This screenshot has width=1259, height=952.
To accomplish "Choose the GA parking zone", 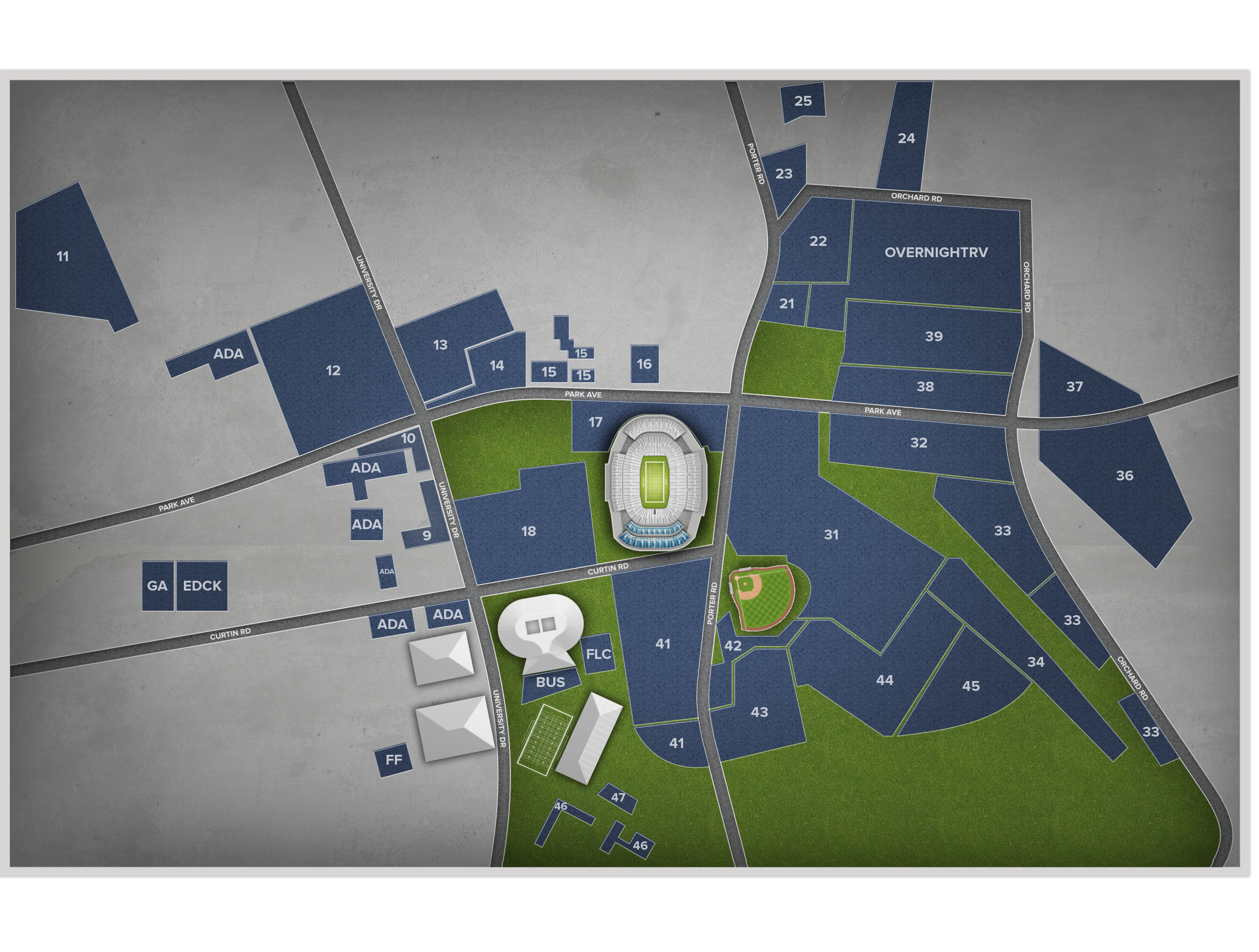I will (157, 586).
